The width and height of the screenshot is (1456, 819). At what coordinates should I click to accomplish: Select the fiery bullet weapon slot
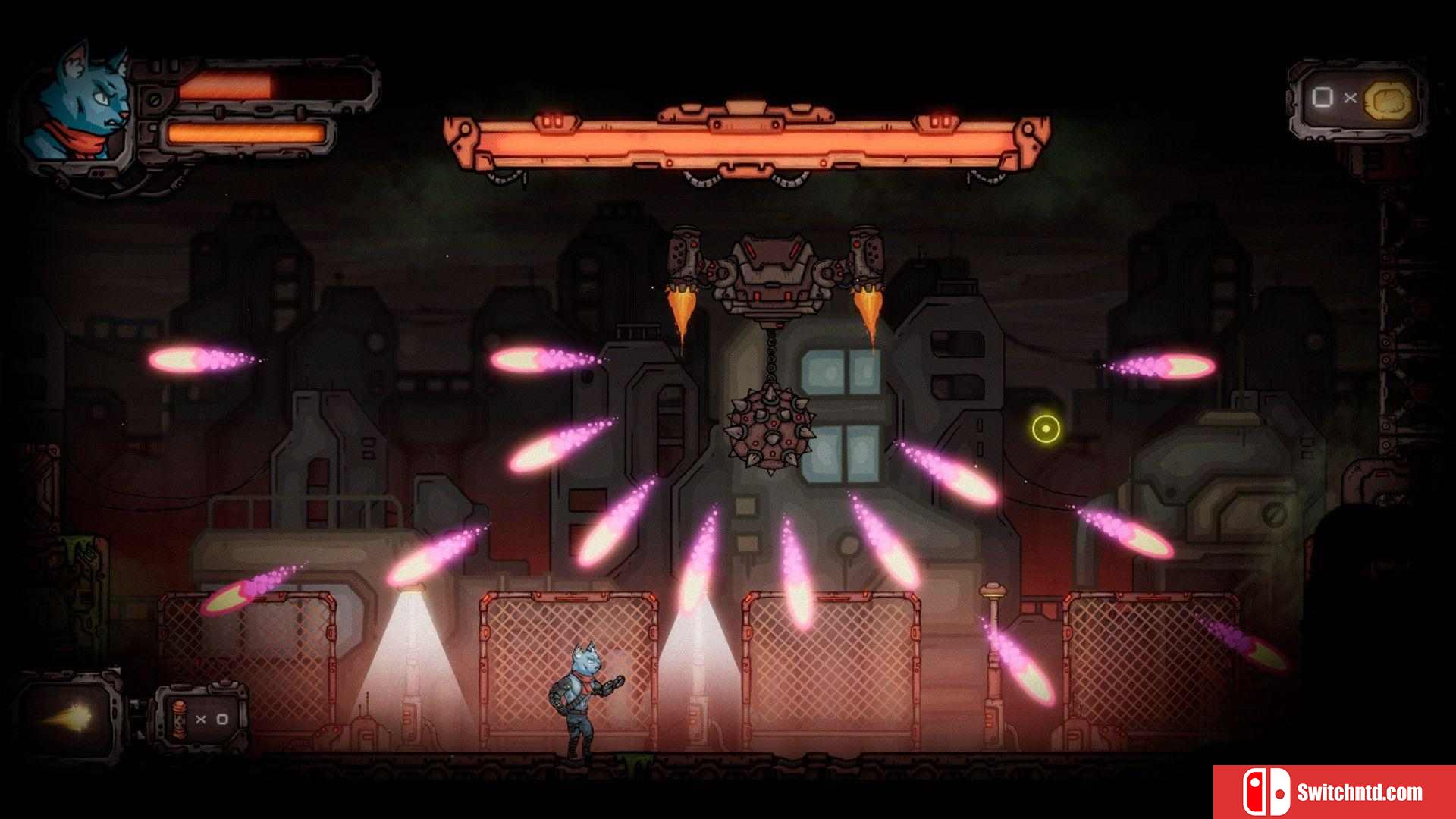point(70,716)
